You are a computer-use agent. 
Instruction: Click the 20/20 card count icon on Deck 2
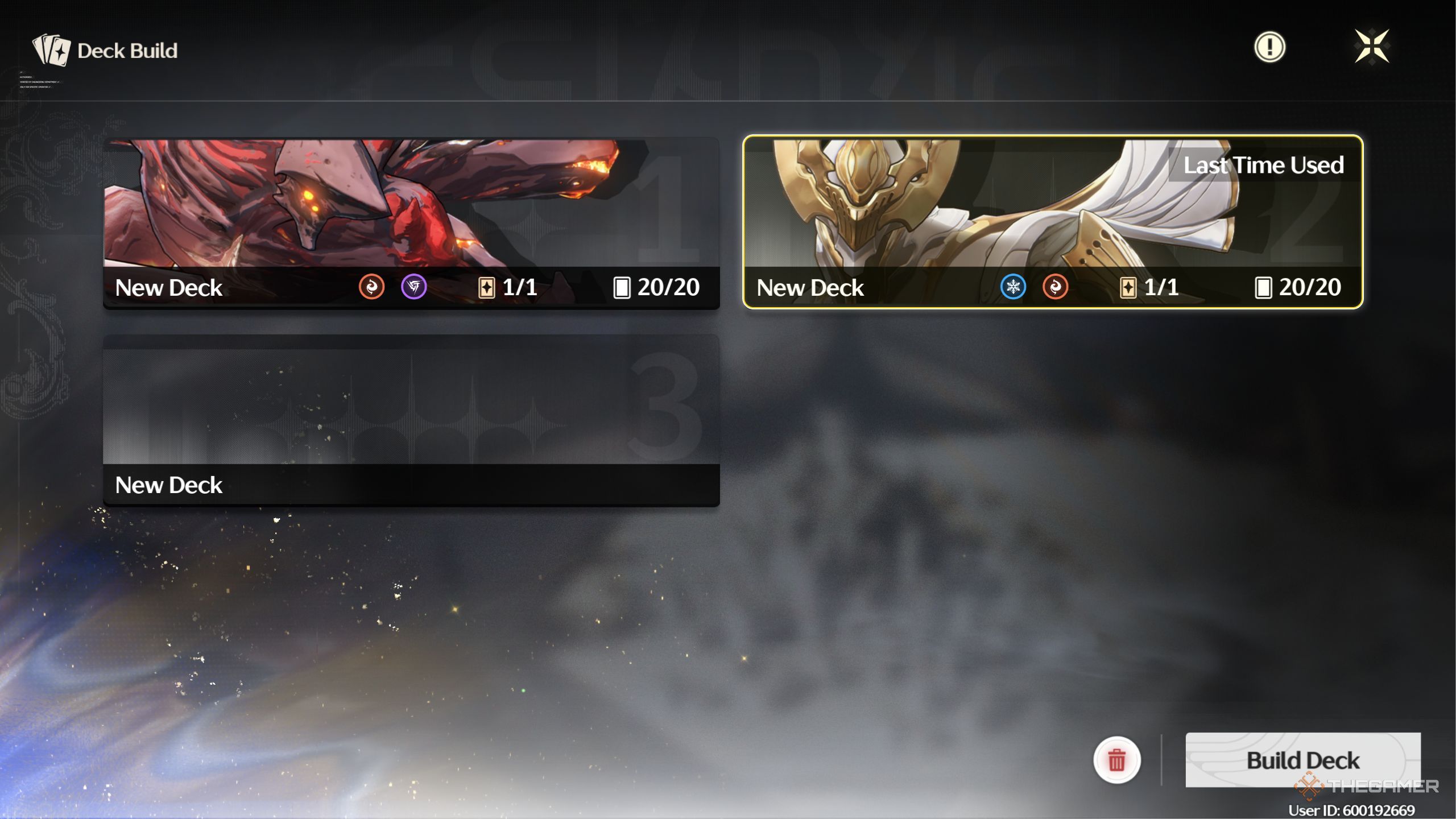point(1264,288)
